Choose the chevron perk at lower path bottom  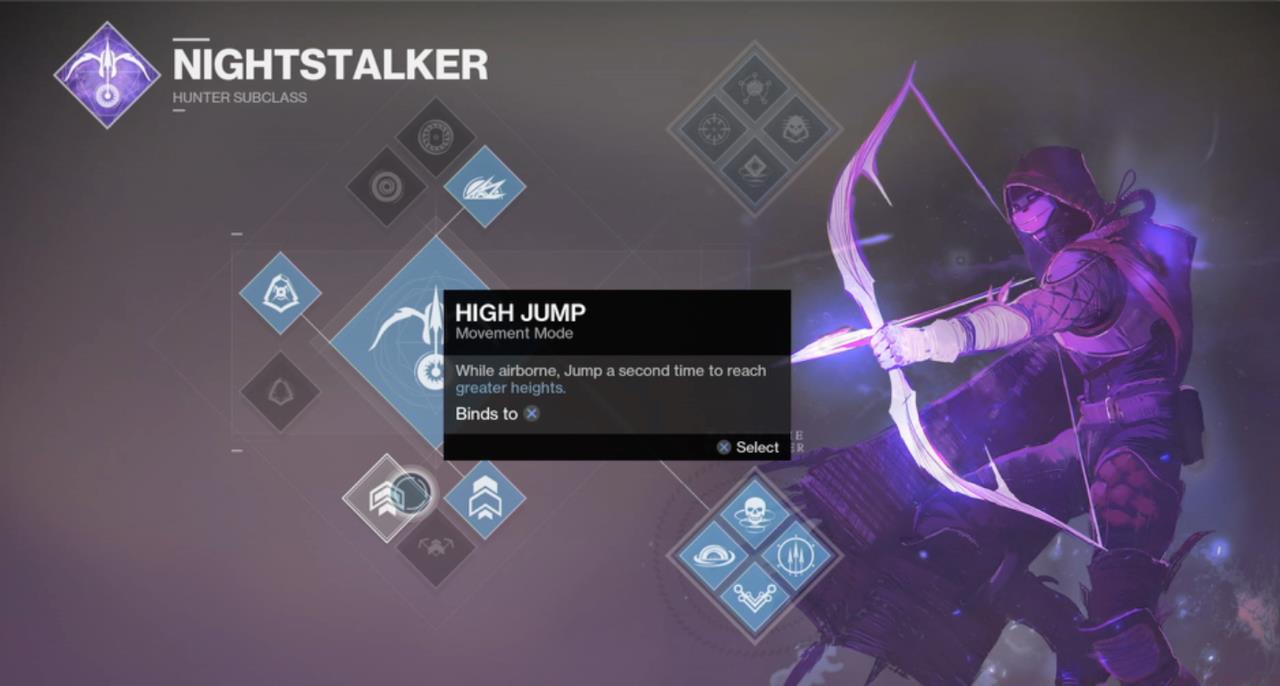(x=754, y=601)
